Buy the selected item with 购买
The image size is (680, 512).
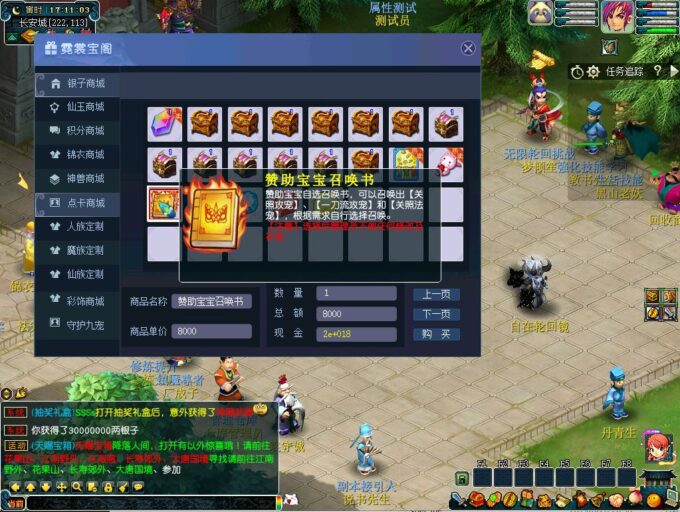[436, 334]
